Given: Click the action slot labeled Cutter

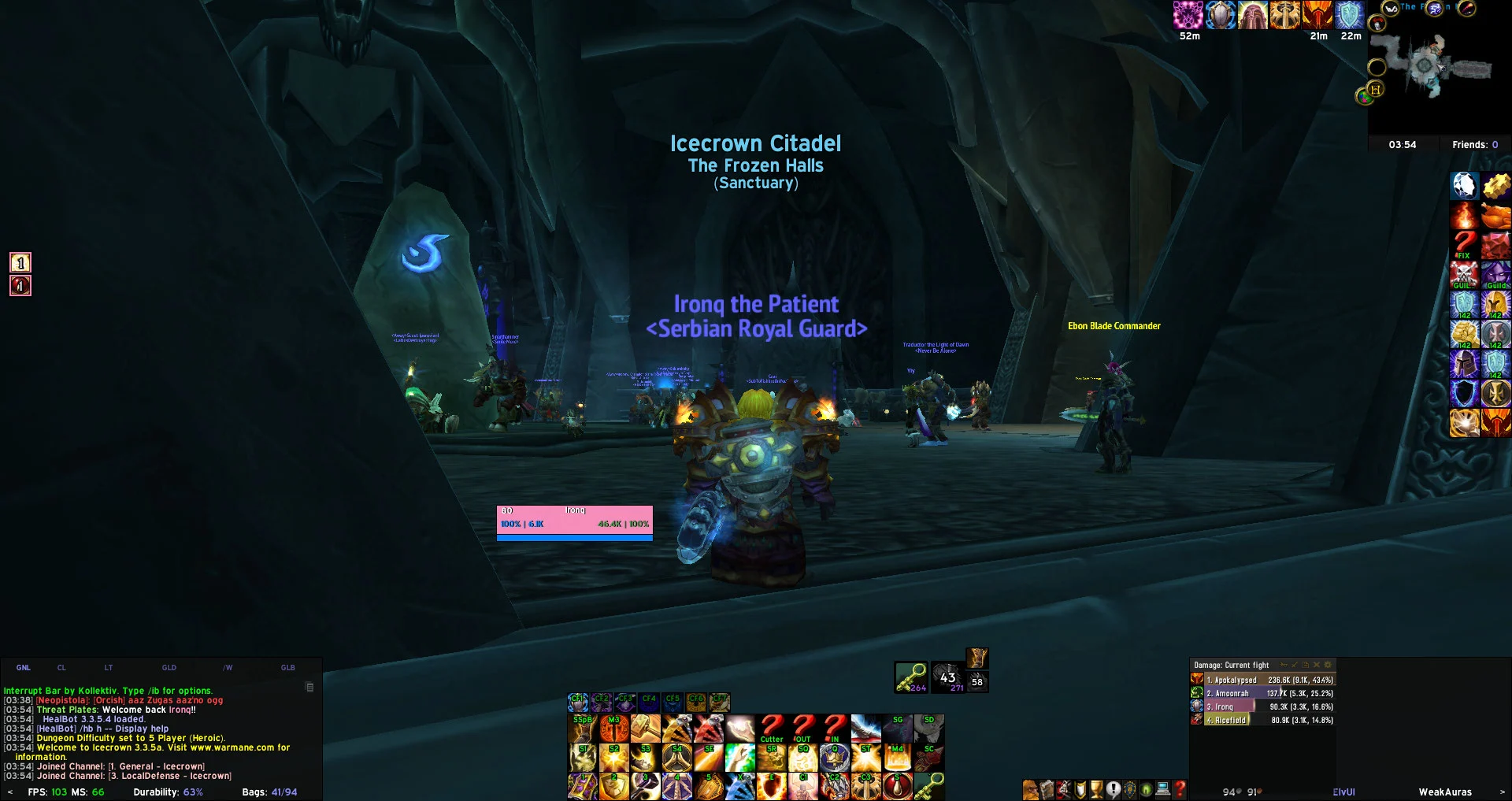Looking at the screenshot, I should click(x=772, y=729).
